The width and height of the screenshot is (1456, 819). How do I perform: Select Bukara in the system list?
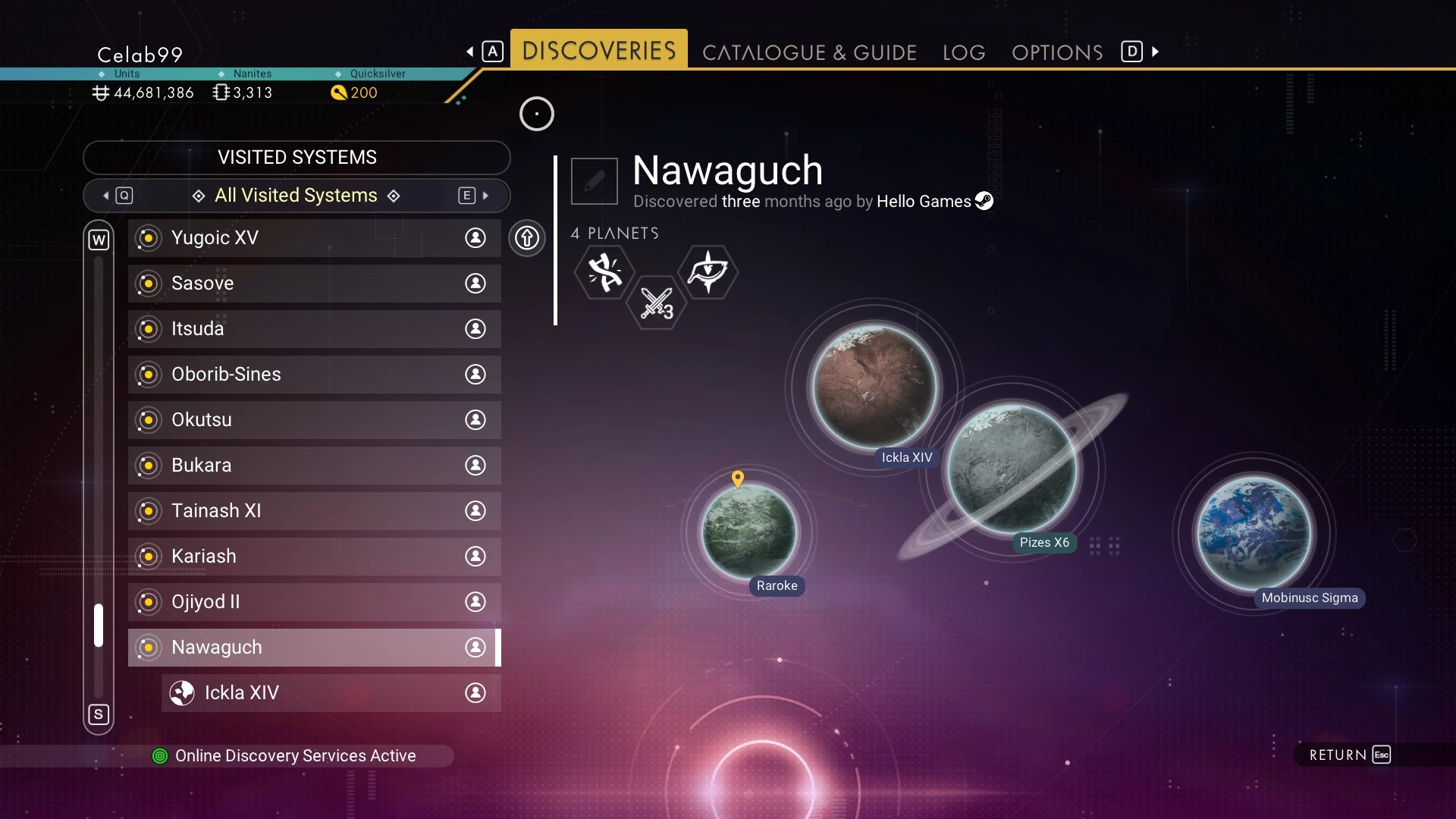[x=314, y=466]
